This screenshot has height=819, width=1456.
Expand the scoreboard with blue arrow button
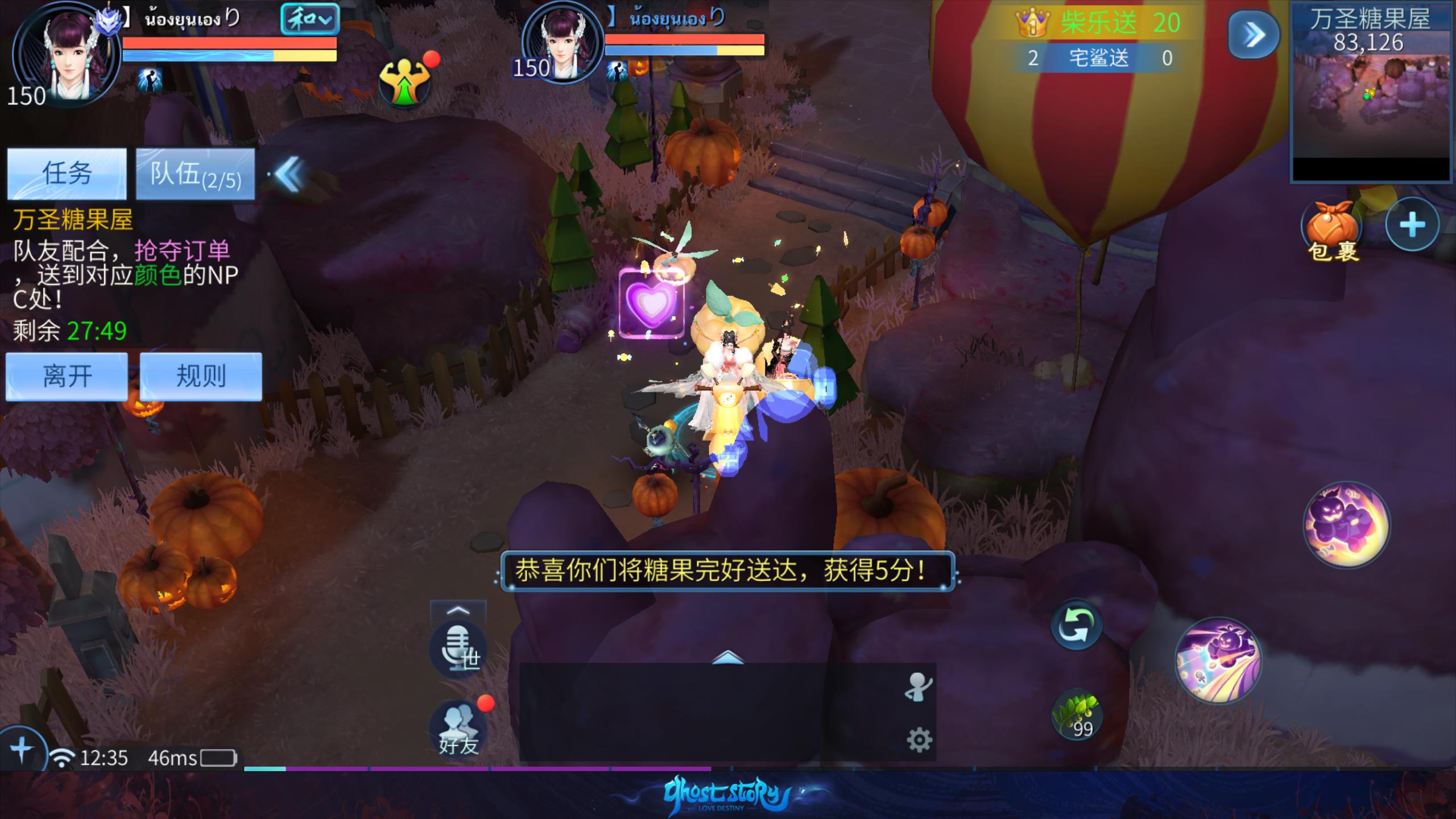(1254, 35)
